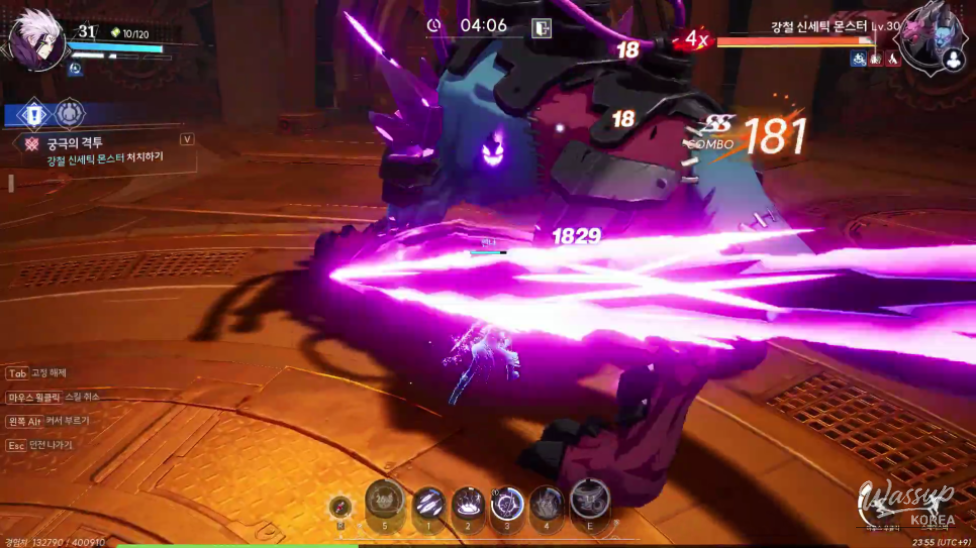Cast the ground burst skill in slot 2
The image size is (976, 548).
(x=468, y=502)
